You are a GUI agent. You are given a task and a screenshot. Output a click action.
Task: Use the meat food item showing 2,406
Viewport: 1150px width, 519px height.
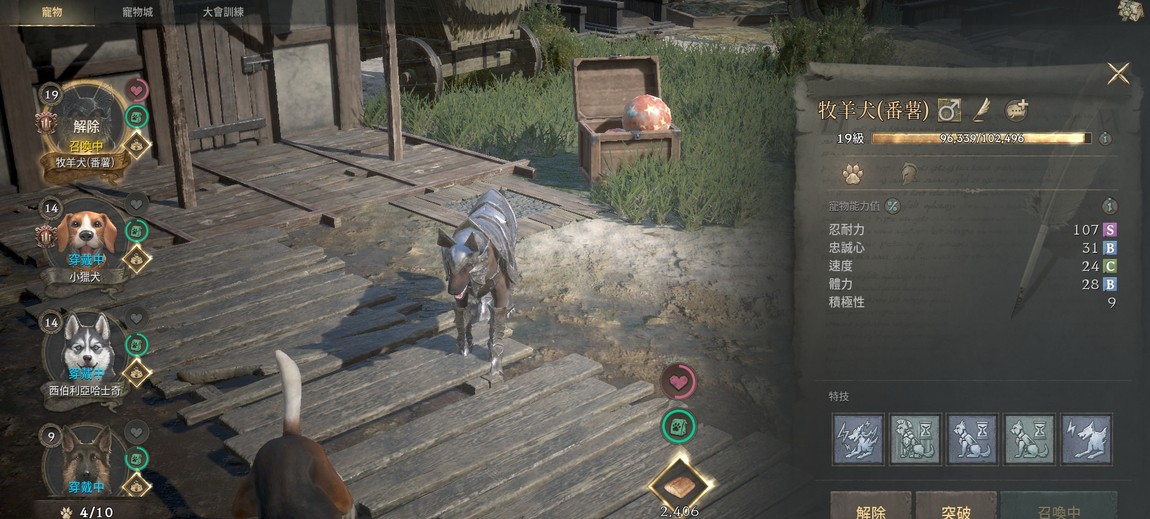(680, 488)
